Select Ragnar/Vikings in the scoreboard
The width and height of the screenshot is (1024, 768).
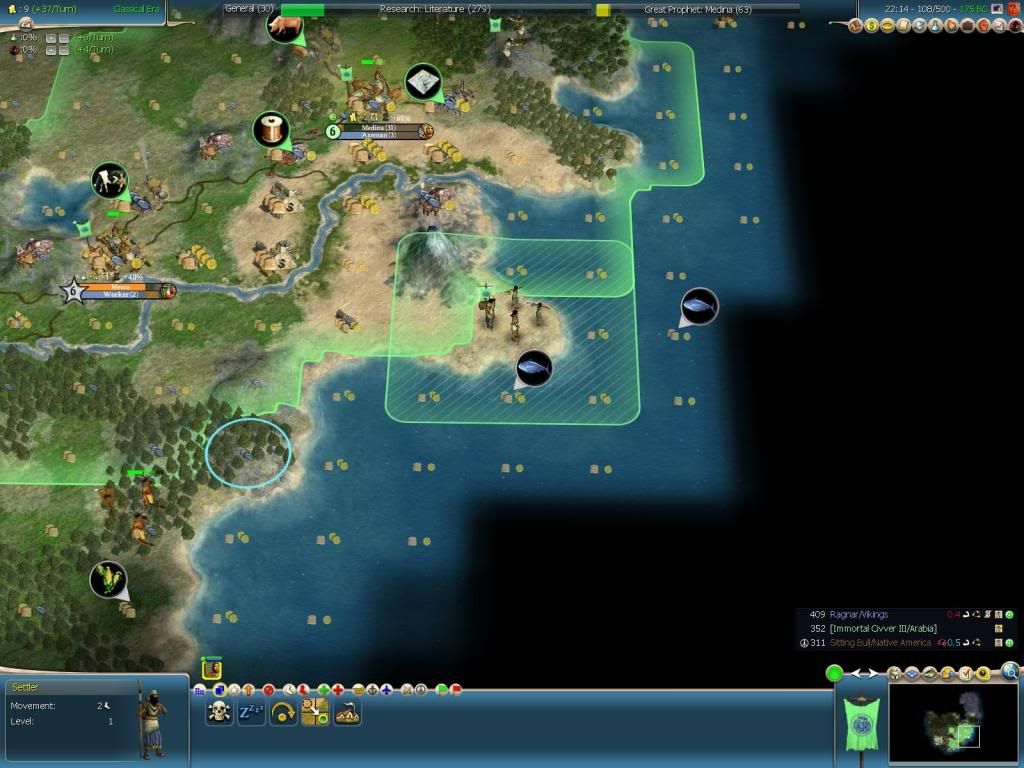[x=858, y=614]
